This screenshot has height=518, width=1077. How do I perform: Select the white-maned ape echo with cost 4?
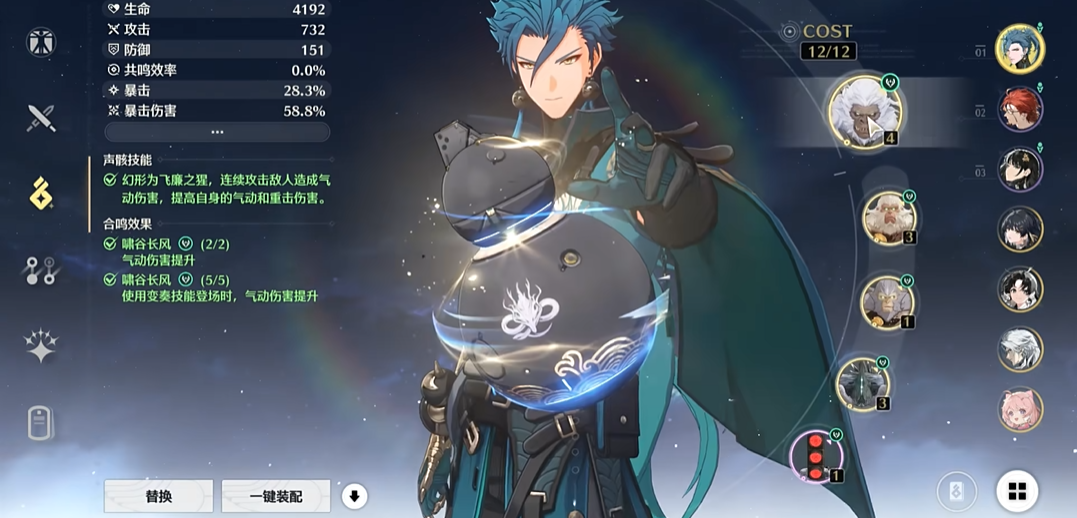(865, 110)
